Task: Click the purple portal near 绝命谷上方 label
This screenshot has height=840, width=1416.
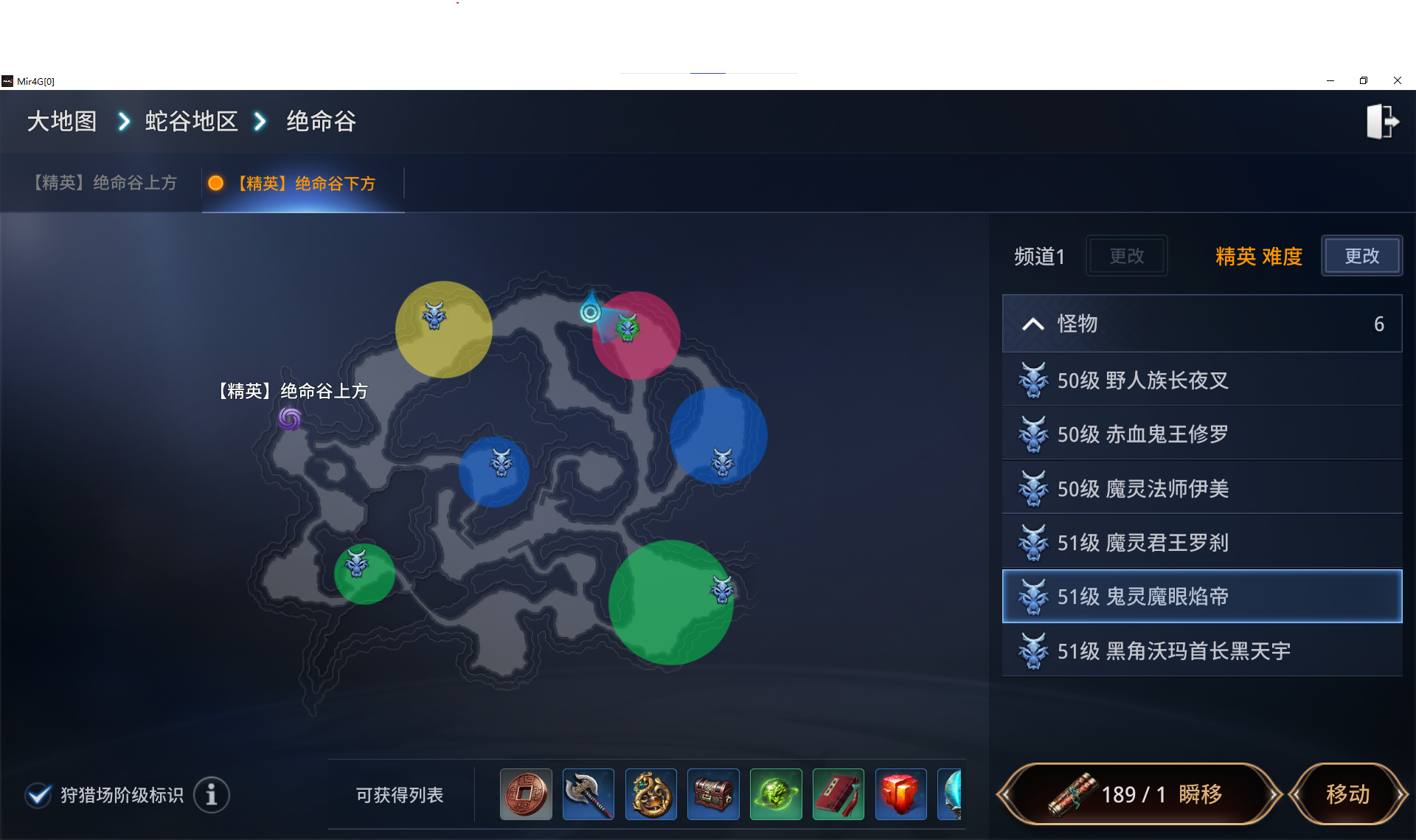Action: click(289, 419)
